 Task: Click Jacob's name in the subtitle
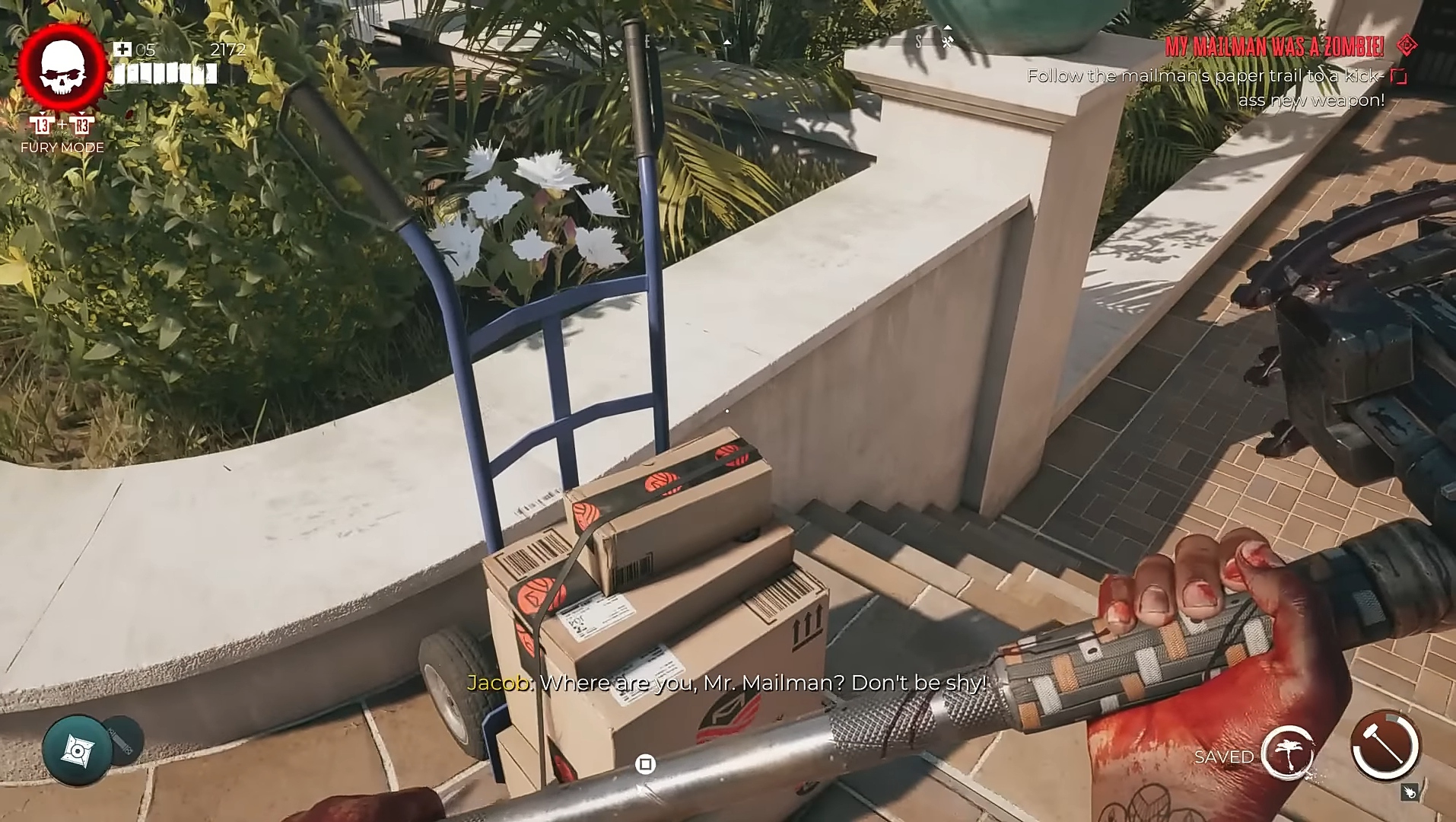496,683
